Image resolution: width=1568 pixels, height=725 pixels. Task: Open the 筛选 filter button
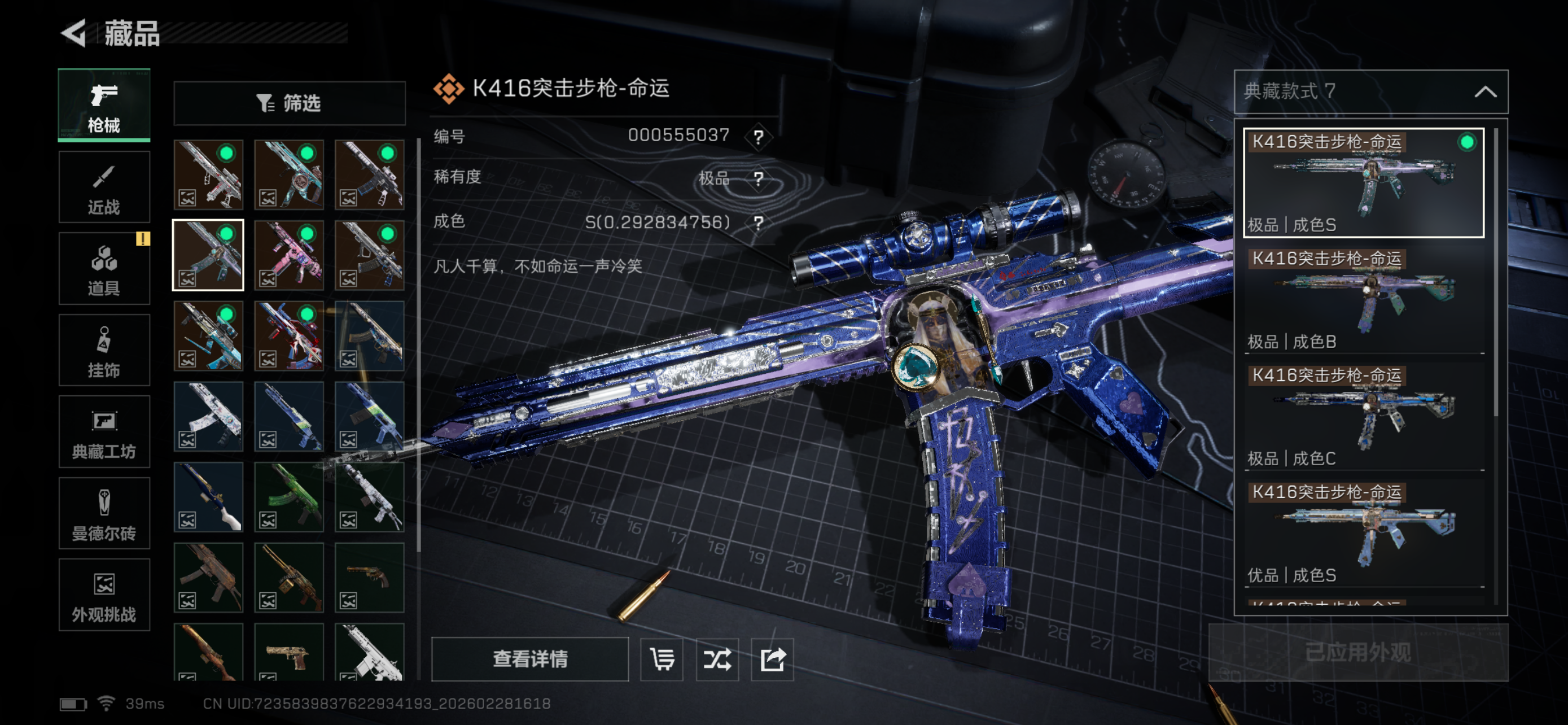289,103
